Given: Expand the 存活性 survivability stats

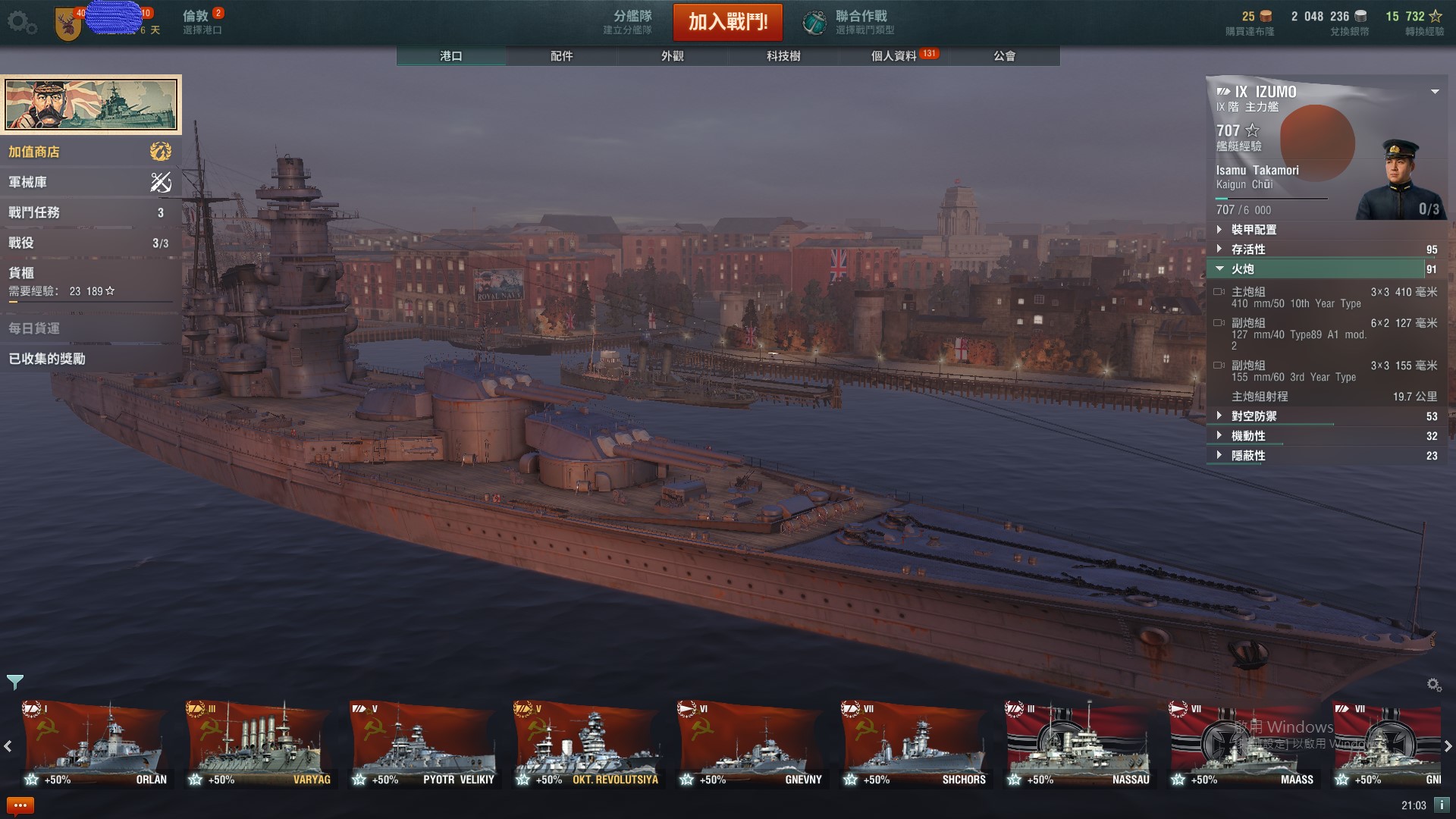Looking at the screenshot, I should [x=1248, y=249].
